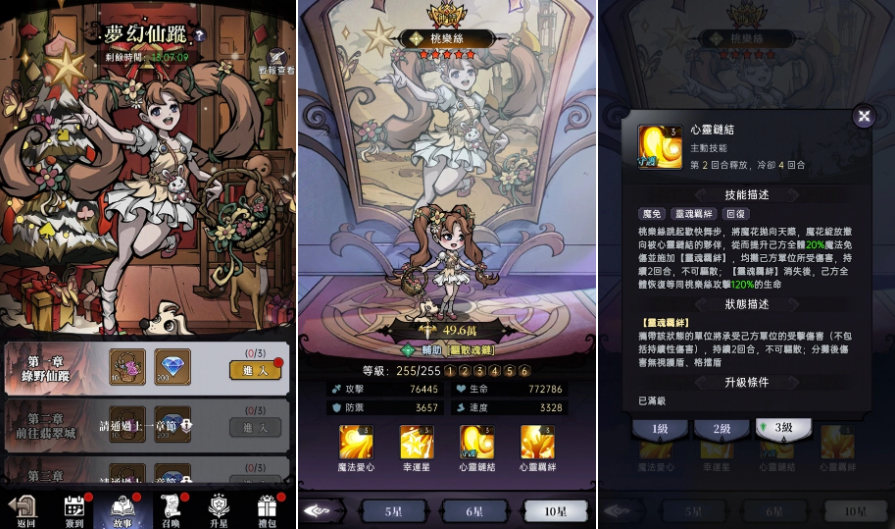Viewport: 895px width, 529px height.
Task: View the 魔法愛心 skill icon
Action: coord(356,441)
